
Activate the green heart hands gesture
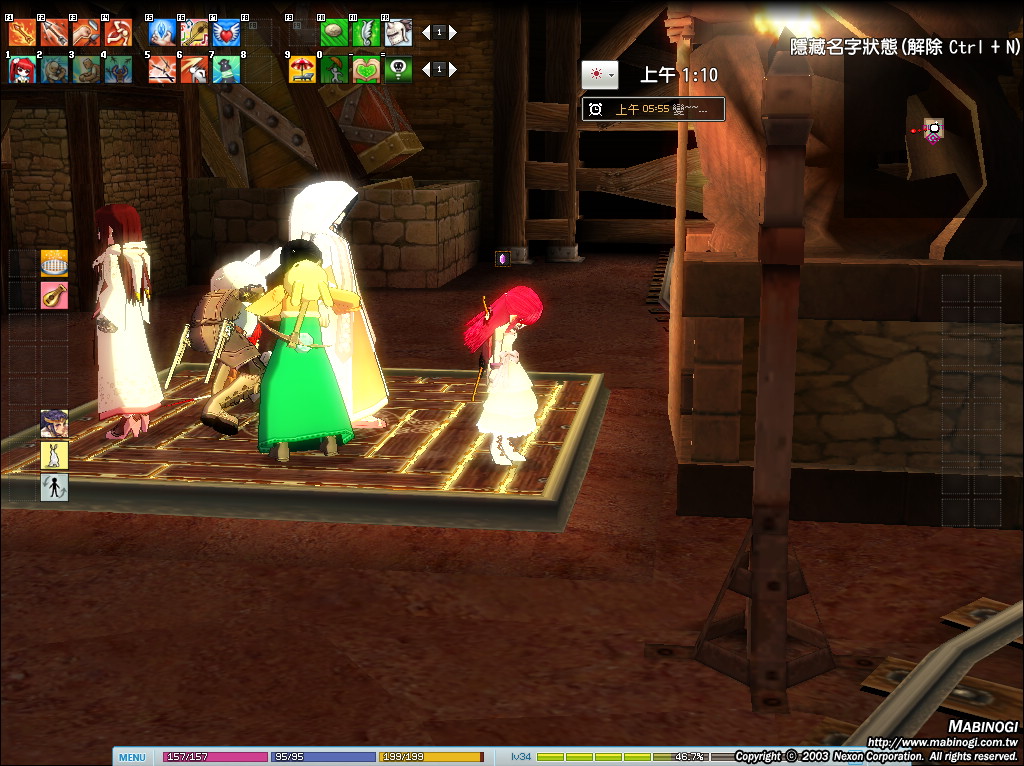click(x=366, y=69)
